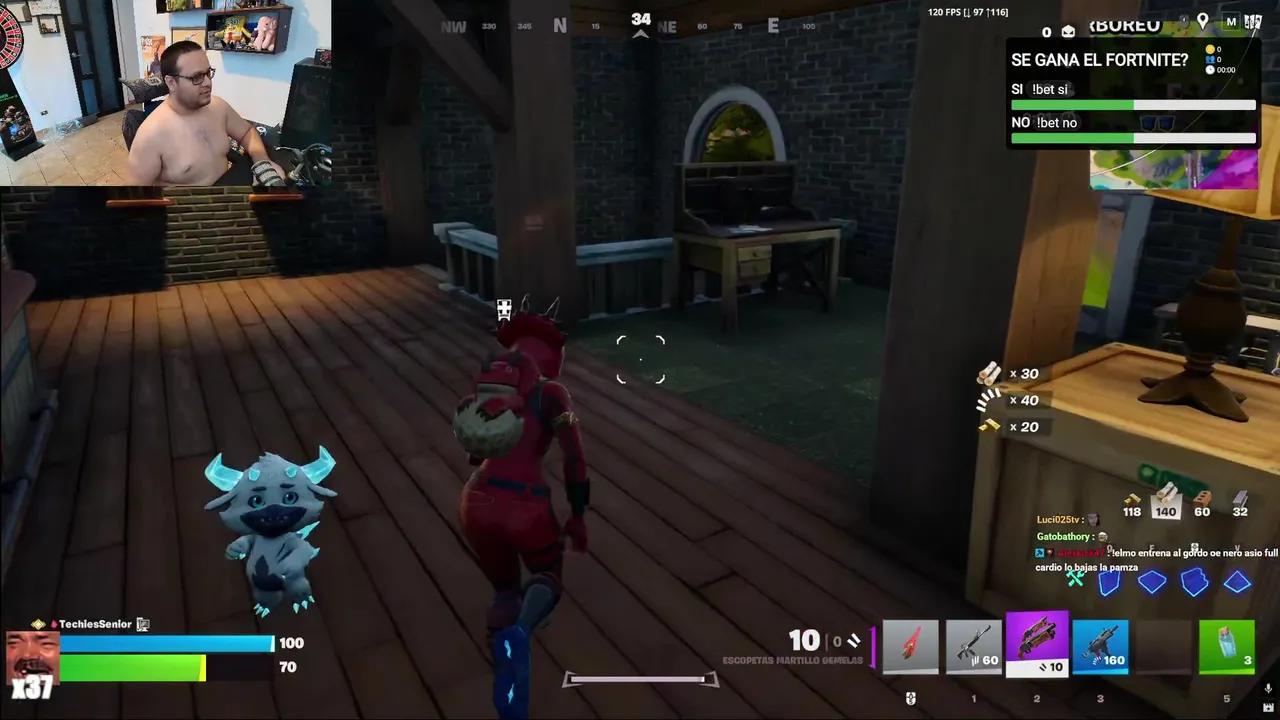Select the wall build piece icon

coord(1109,583)
